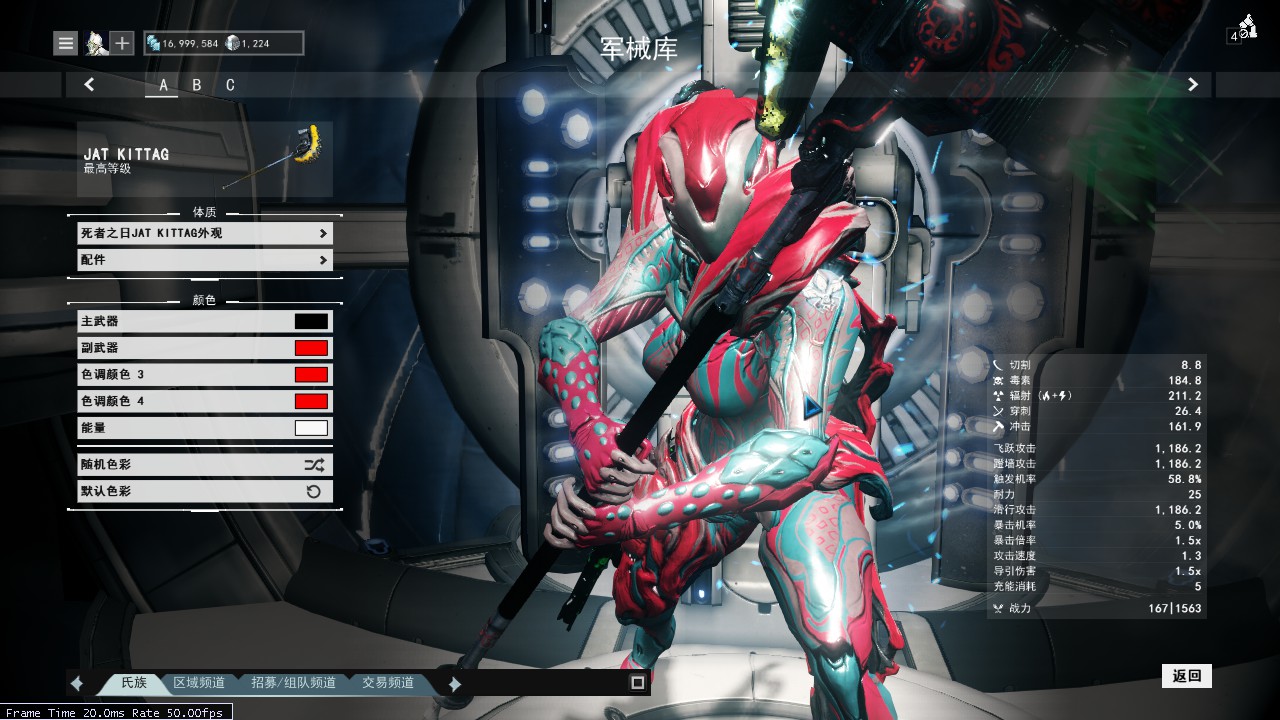Screen dimensions: 1280x720
Task: Switch to loadout slot C
Action: [x=230, y=85]
